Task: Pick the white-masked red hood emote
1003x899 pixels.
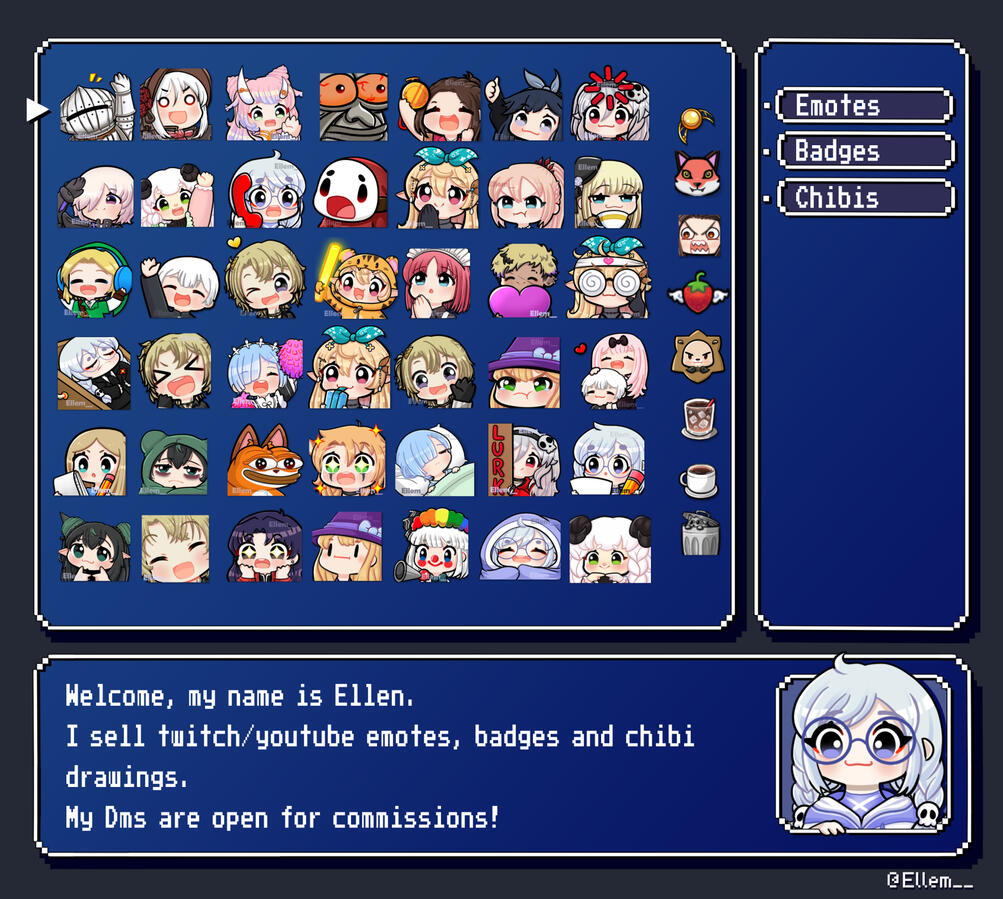Action: tap(350, 193)
